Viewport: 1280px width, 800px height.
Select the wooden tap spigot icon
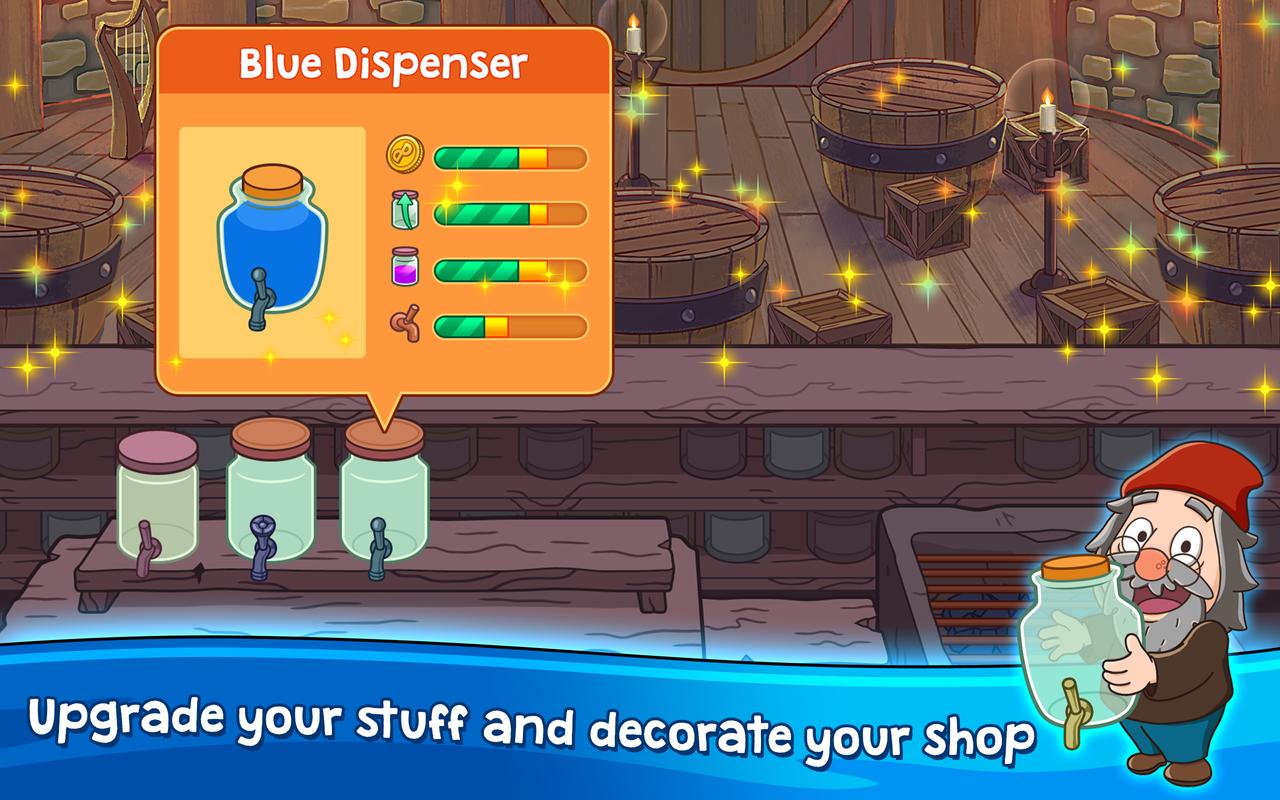[403, 323]
